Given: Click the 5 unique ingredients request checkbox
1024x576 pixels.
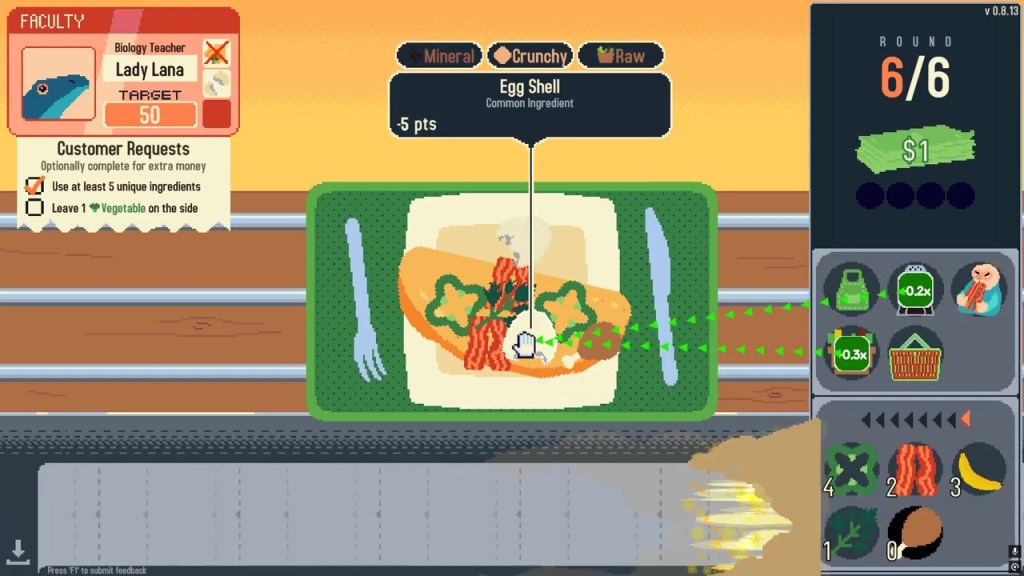Looking at the screenshot, I should 35,186.
